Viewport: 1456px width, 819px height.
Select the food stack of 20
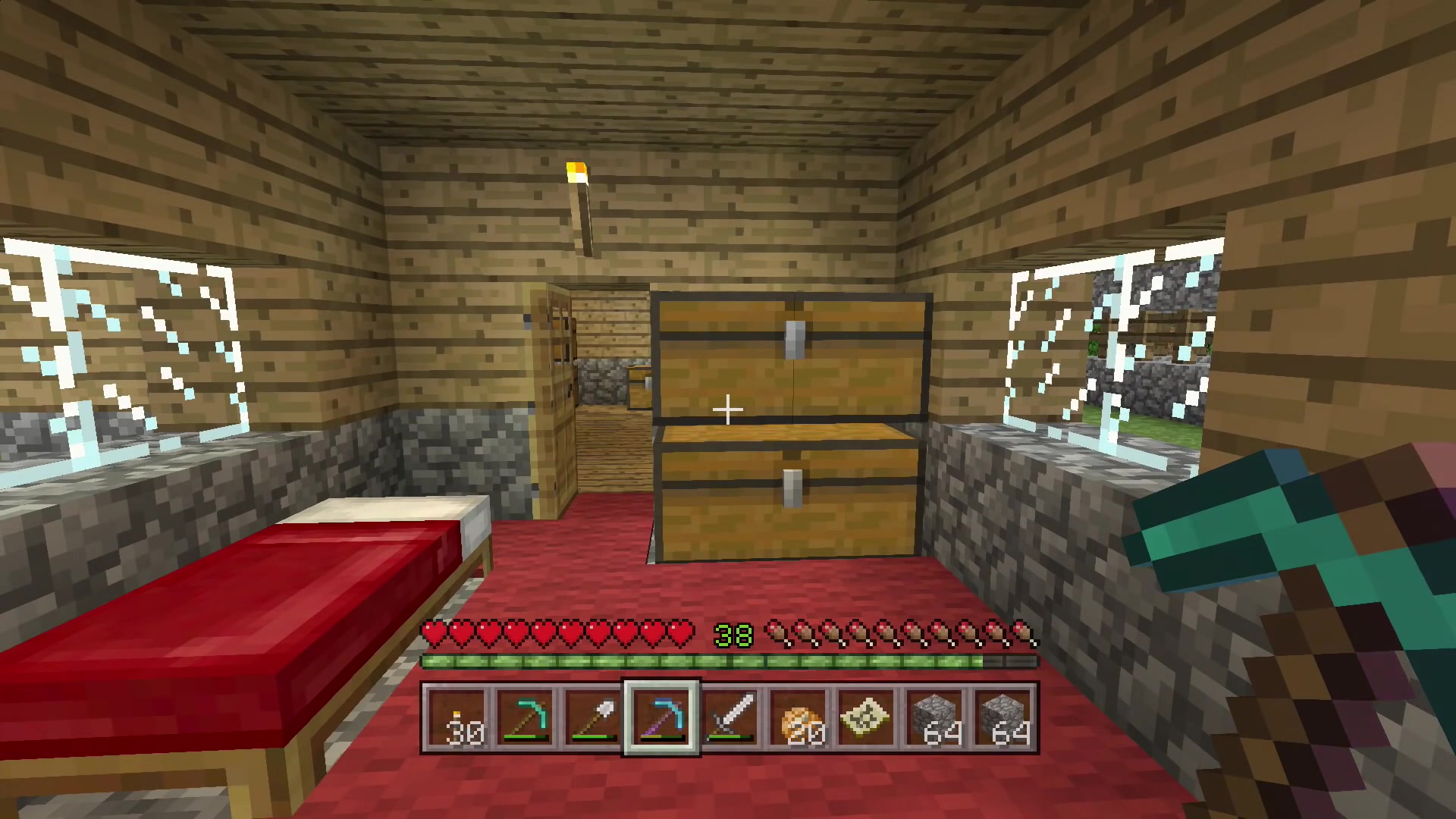coord(798,717)
